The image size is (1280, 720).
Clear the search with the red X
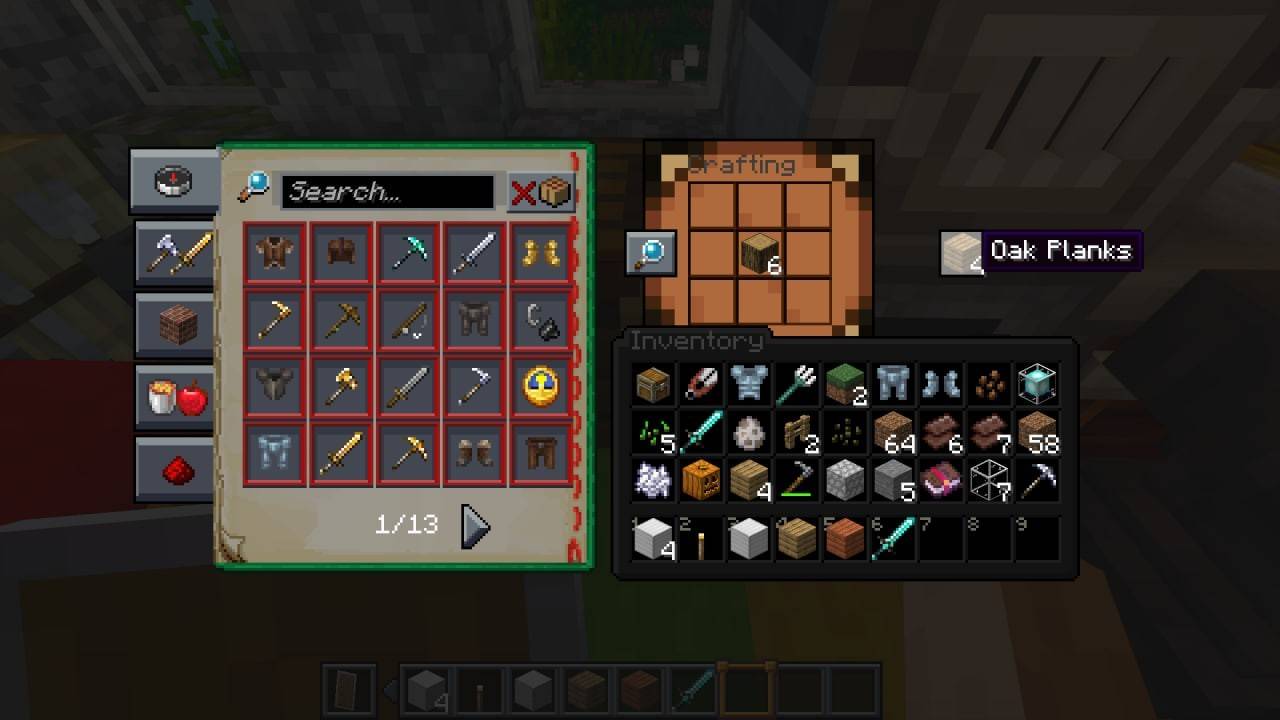point(524,192)
